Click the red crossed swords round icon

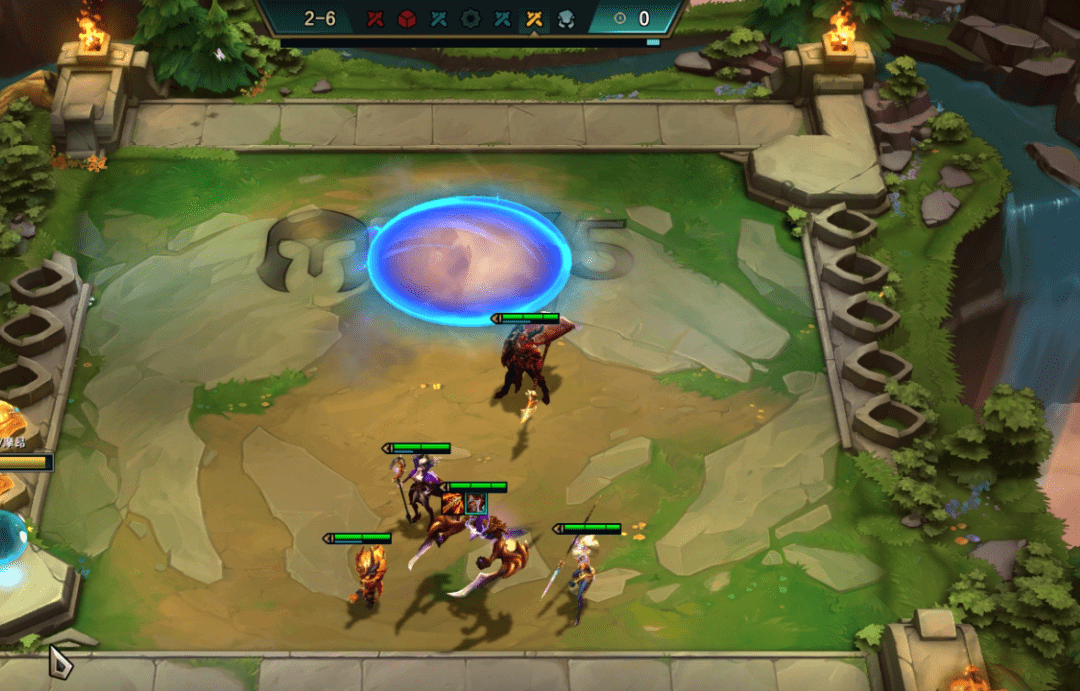click(x=375, y=19)
